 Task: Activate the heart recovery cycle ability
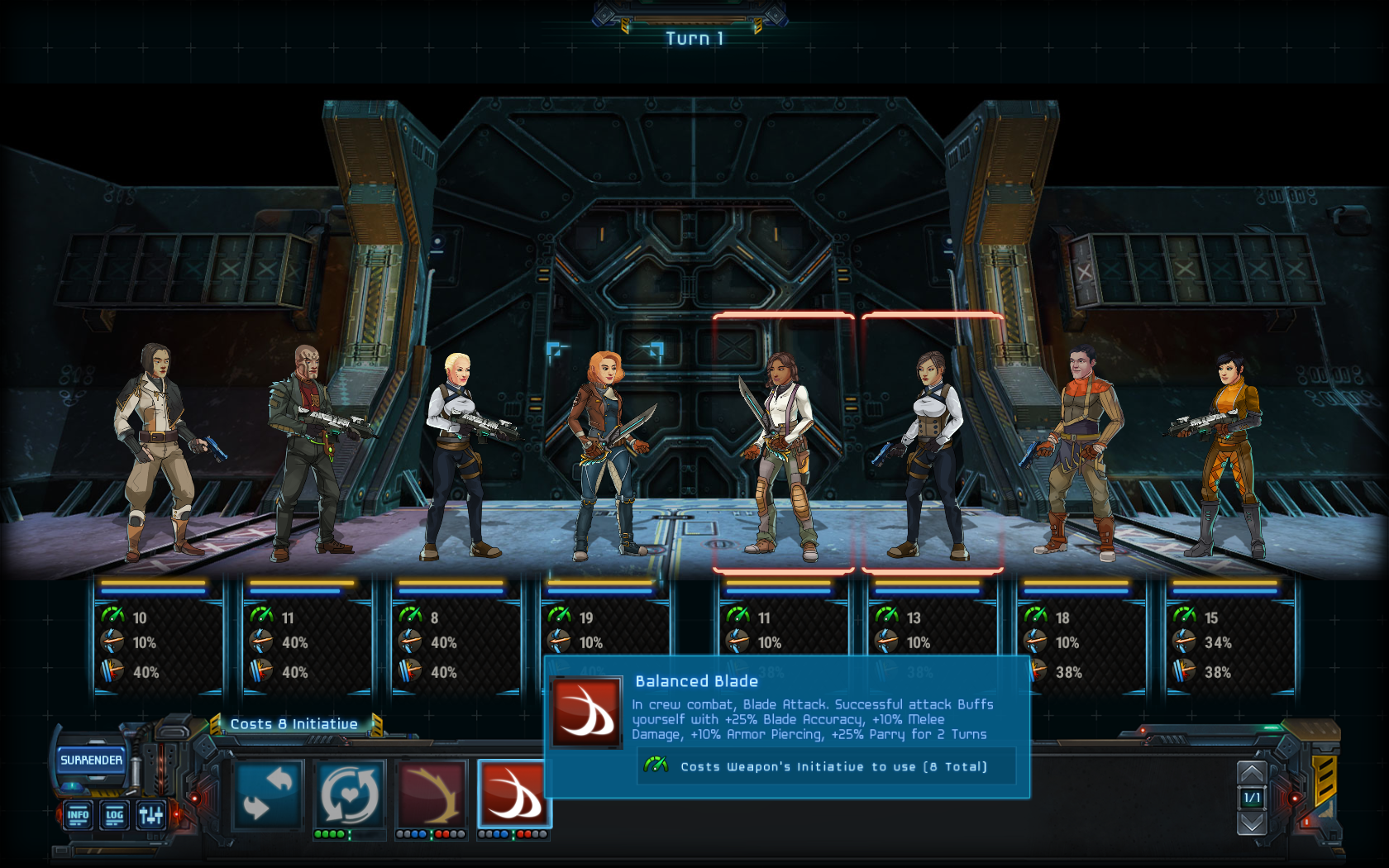click(351, 794)
